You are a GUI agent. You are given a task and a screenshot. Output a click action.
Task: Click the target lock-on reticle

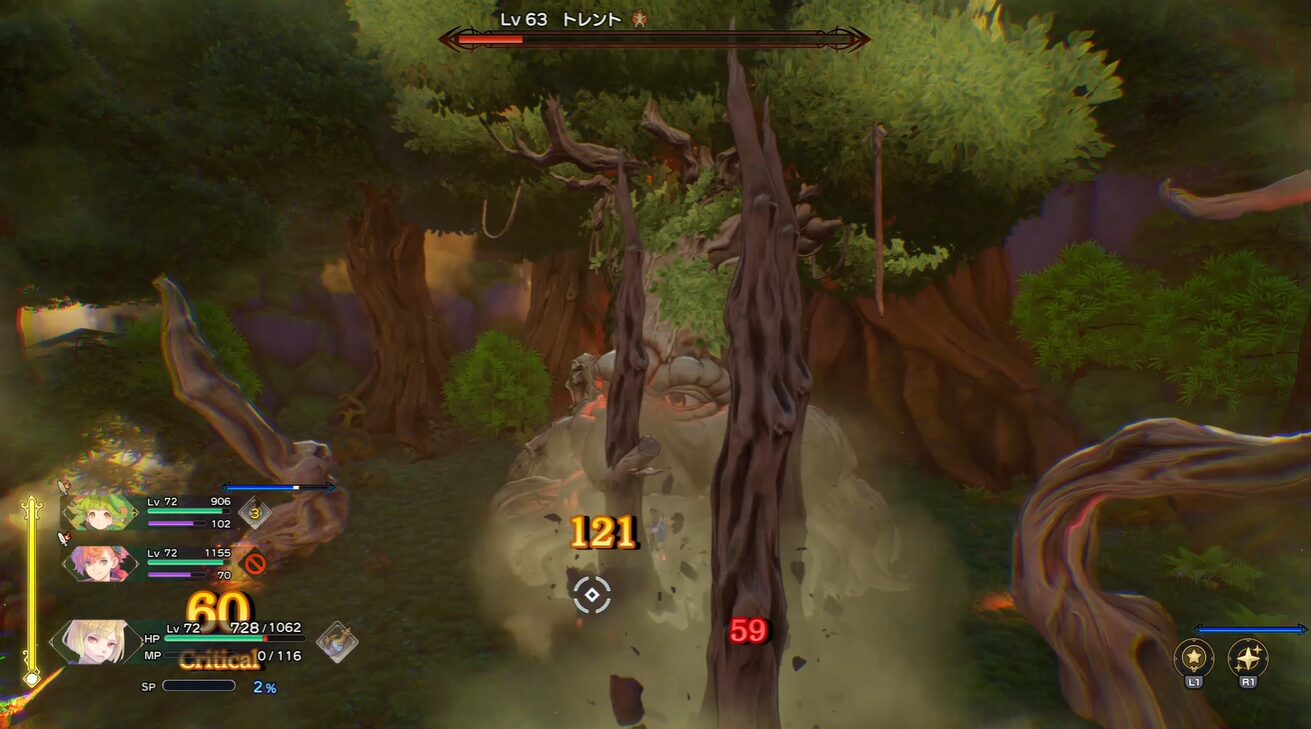592,595
